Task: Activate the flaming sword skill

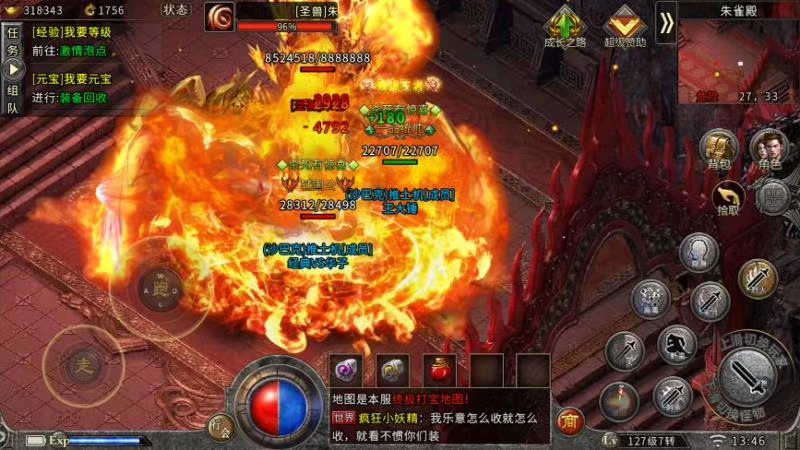Action: click(x=758, y=280)
